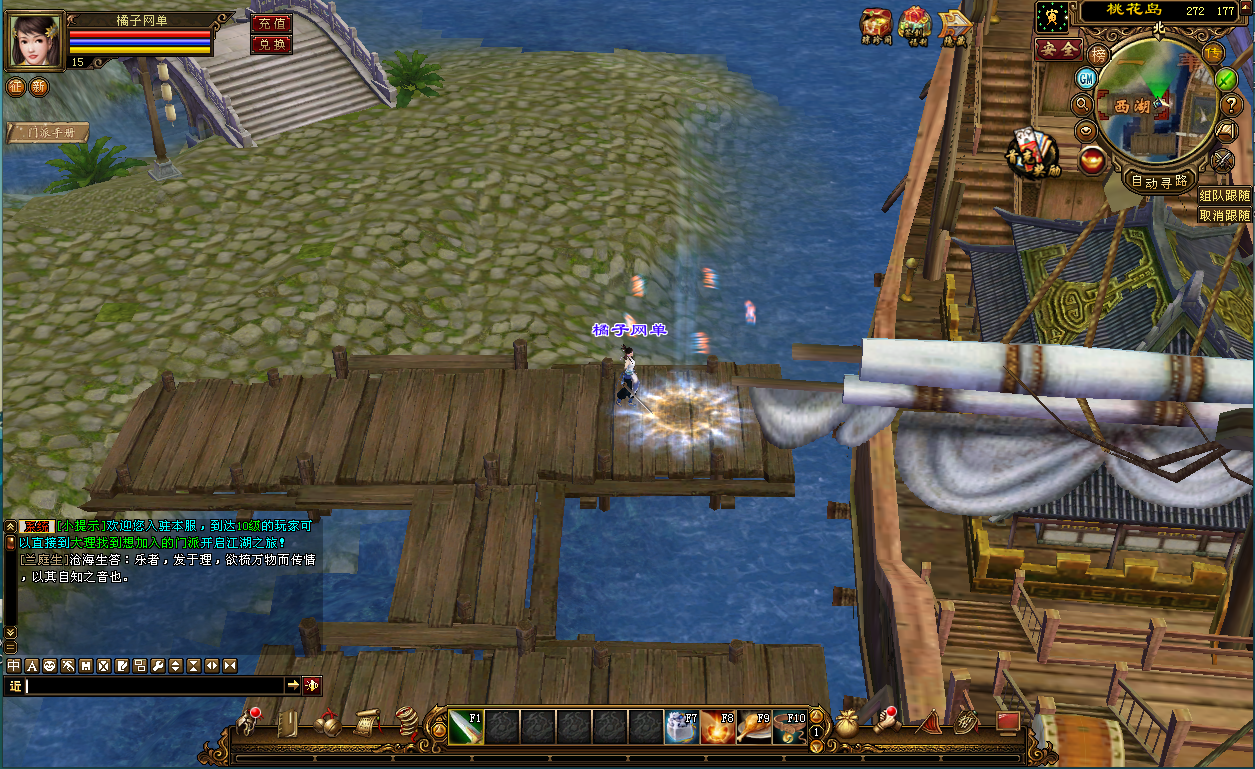This screenshot has height=769, width=1255.
Task: Select the player portrait
Action: (x=34, y=39)
